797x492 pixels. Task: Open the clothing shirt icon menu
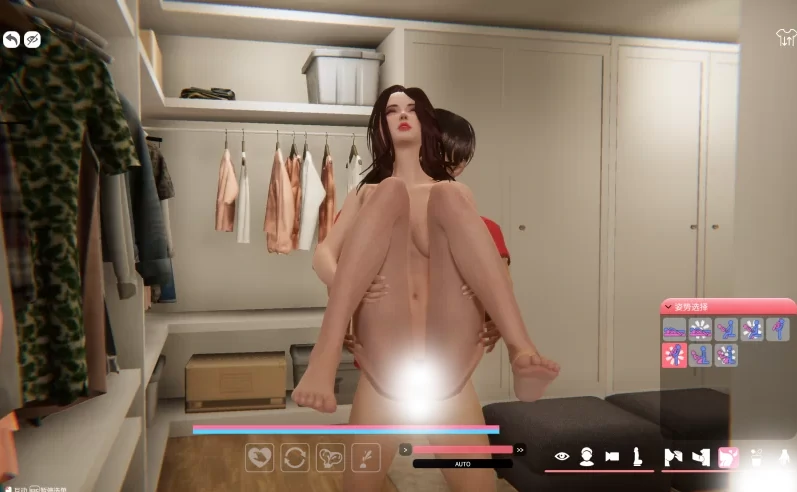pos(785,38)
